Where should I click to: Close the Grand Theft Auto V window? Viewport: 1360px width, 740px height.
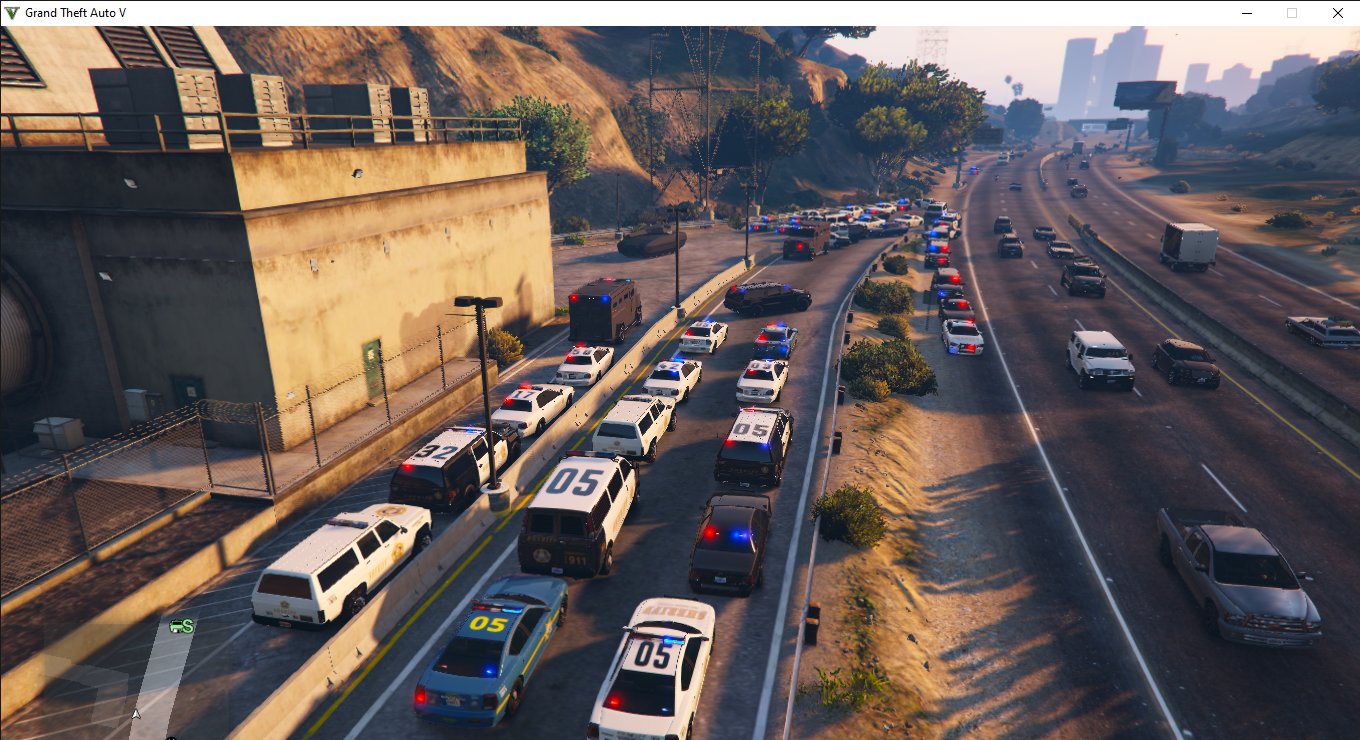[x=1337, y=13]
